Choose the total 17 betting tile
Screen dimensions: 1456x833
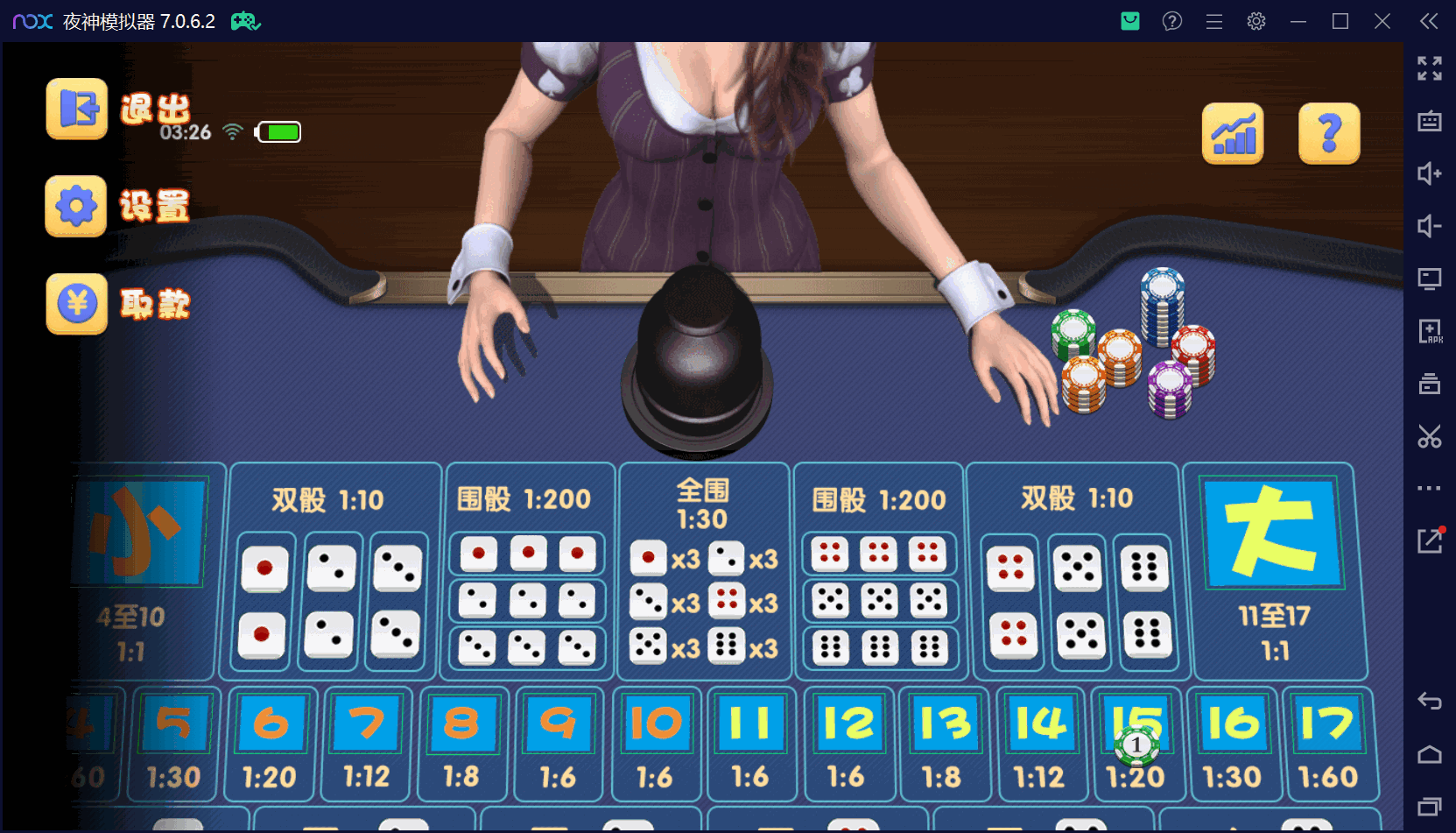(1328, 743)
